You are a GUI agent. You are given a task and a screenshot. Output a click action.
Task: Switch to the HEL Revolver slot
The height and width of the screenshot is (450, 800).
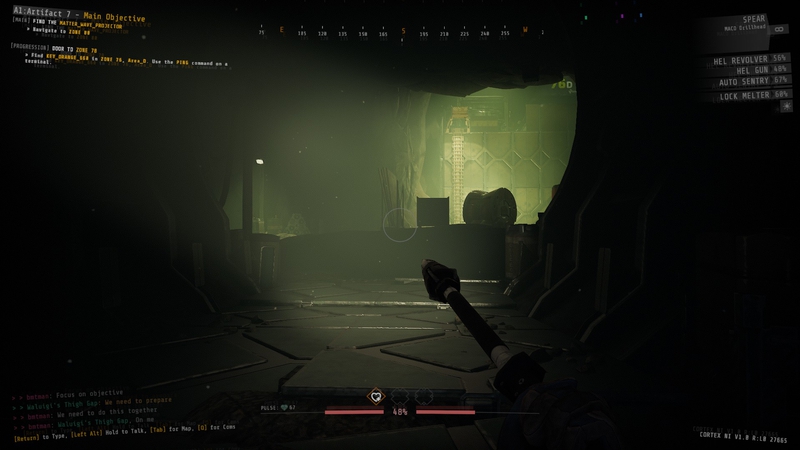[751, 59]
